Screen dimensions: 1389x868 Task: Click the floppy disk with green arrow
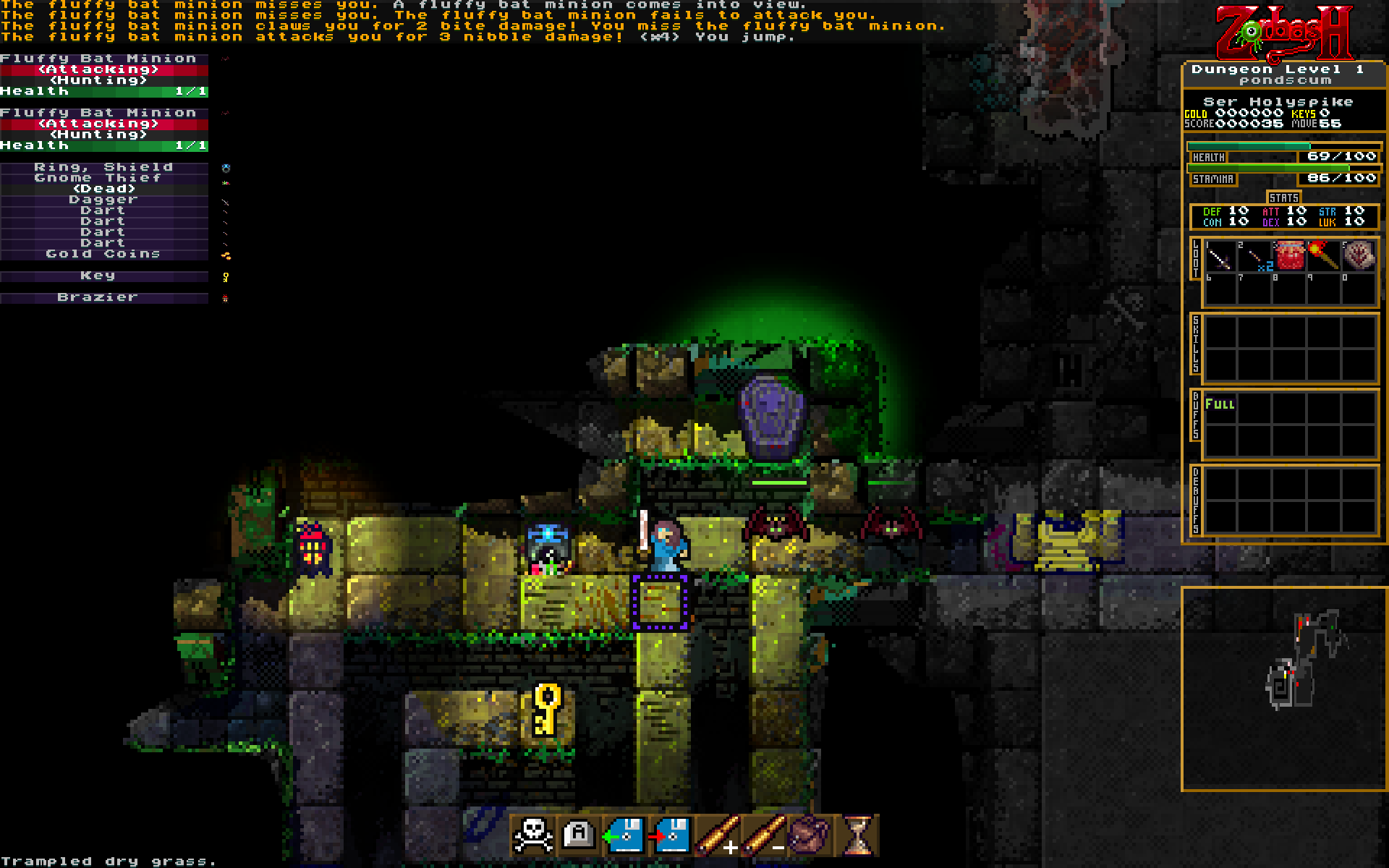[625, 836]
